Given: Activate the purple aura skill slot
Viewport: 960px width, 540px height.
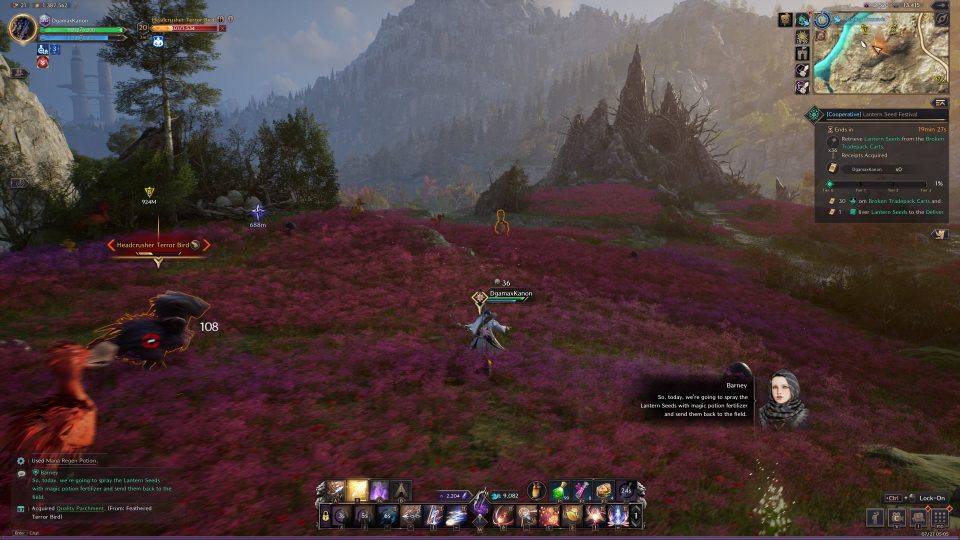Looking at the screenshot, I should tap(380, 490).
